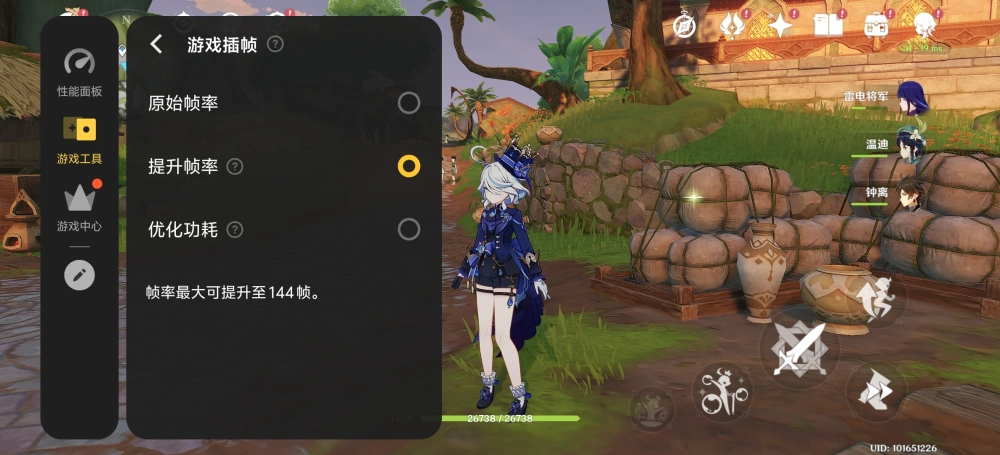This screenshot has height=455, width=1000.
Task: Open the compass icon in top bar
Action: (x=684, y=26)
